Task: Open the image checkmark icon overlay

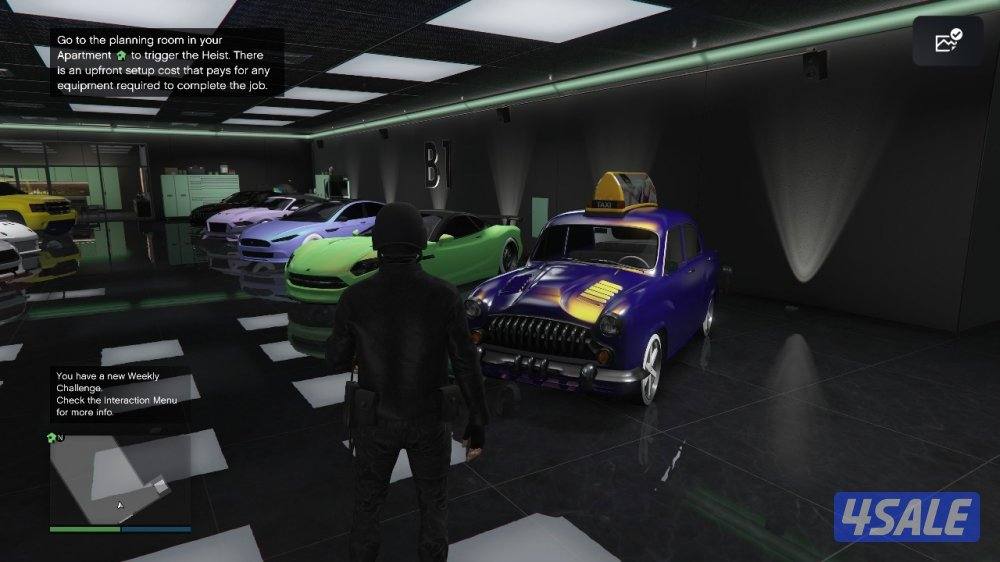Action: (947, 41)
